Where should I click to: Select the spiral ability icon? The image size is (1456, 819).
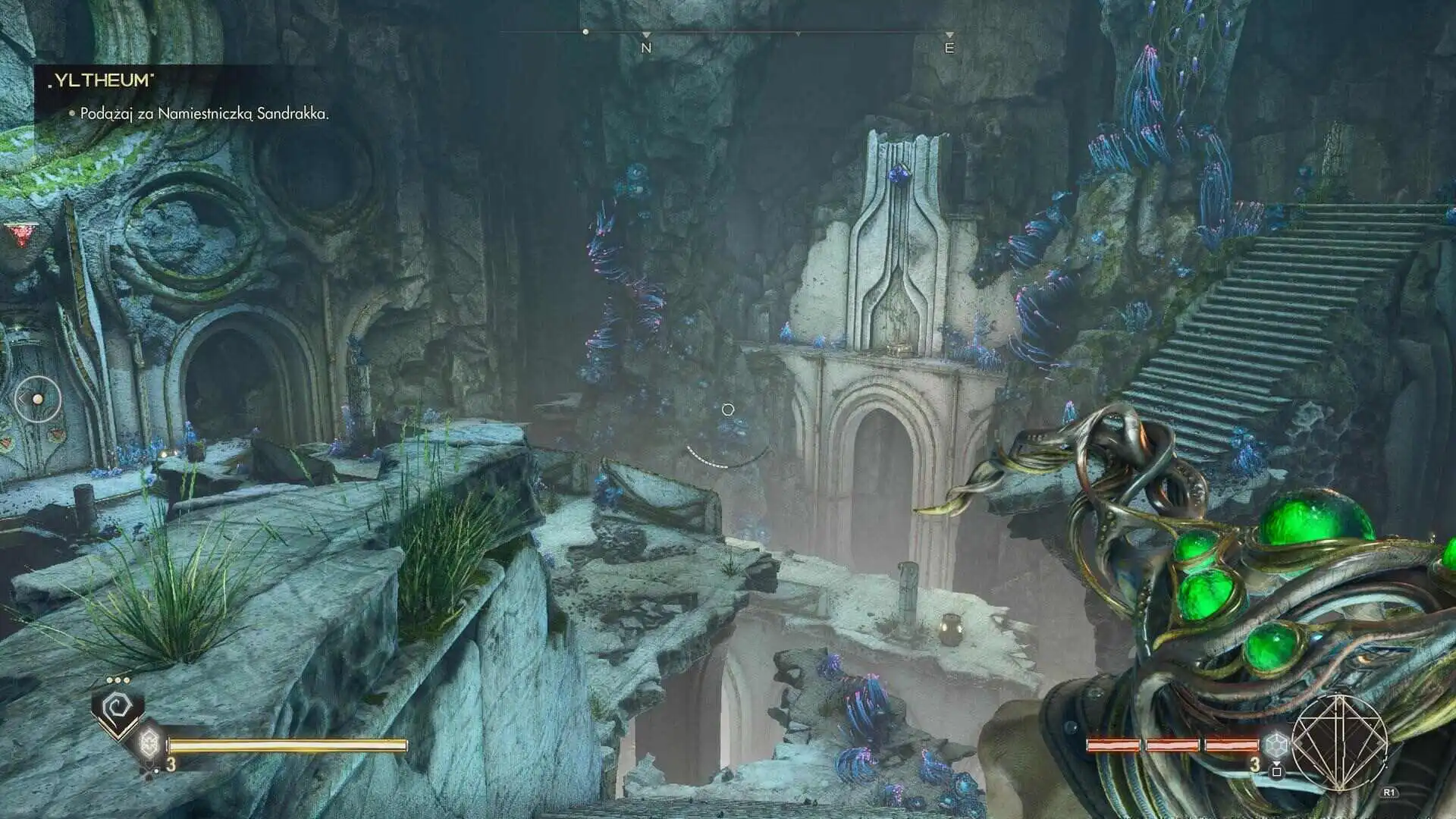point(116,708)
